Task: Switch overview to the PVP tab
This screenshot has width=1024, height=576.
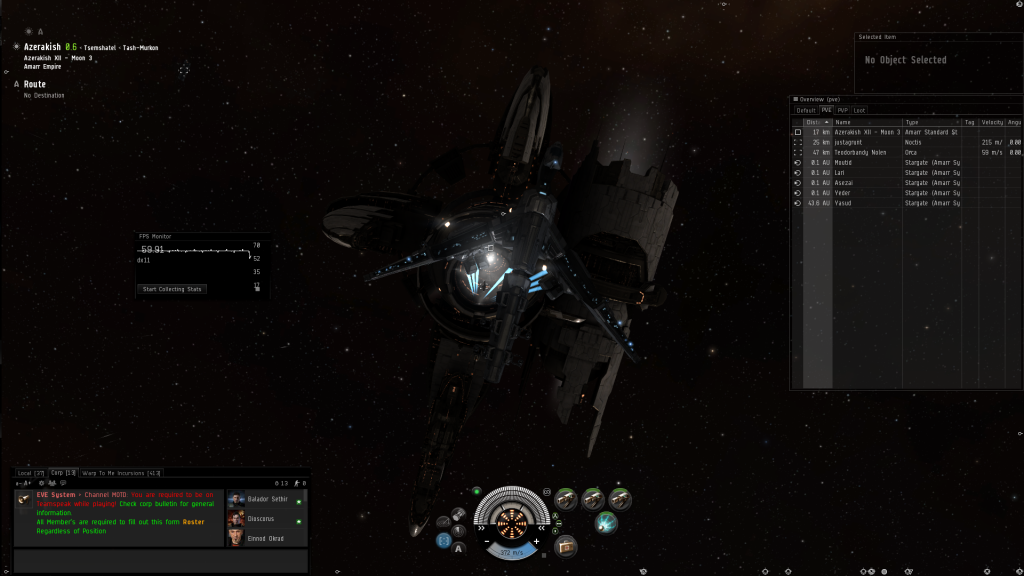Action: [843, 110]
